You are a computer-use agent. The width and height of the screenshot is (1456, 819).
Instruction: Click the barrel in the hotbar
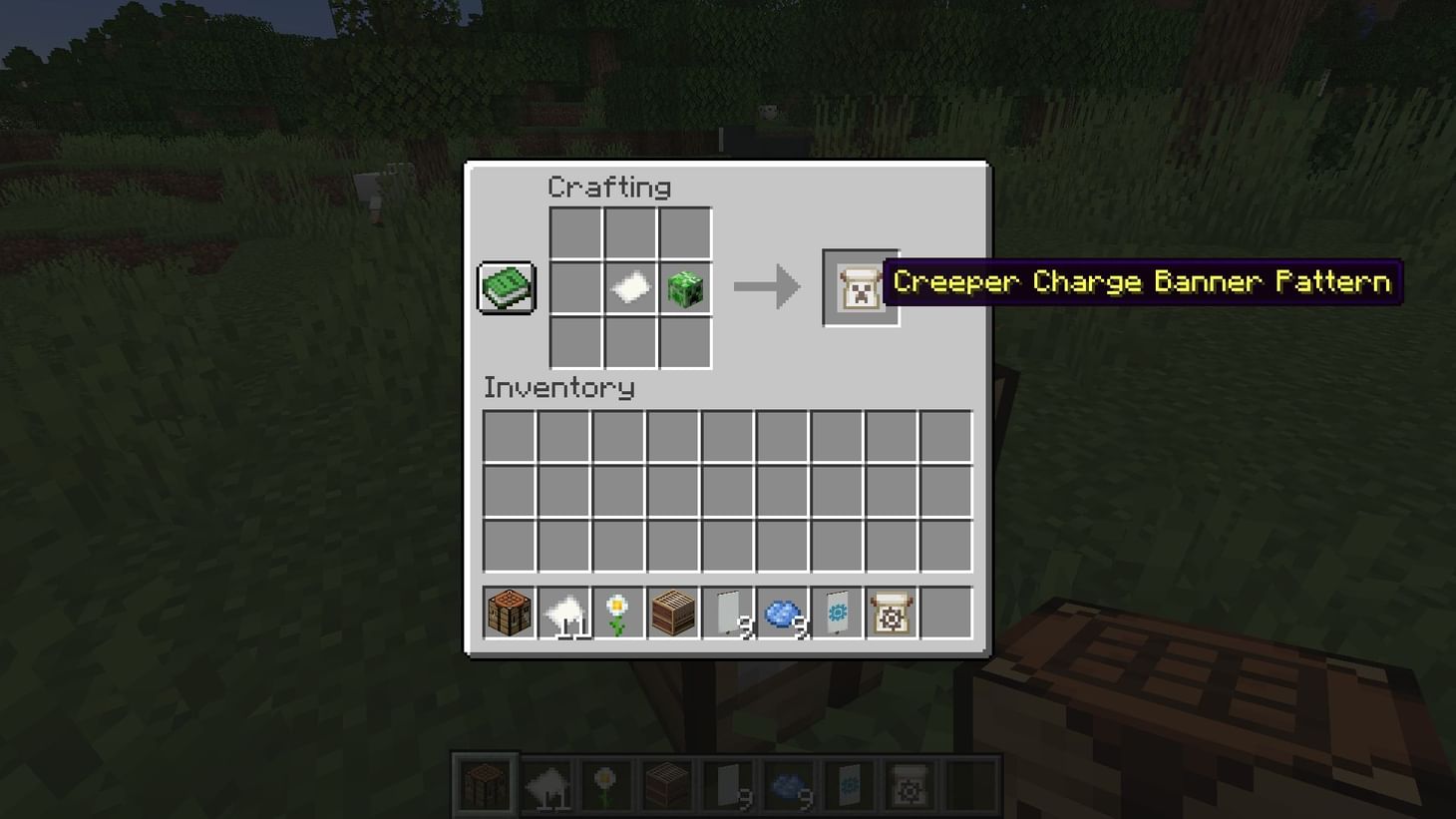click(x=670, y=612)
